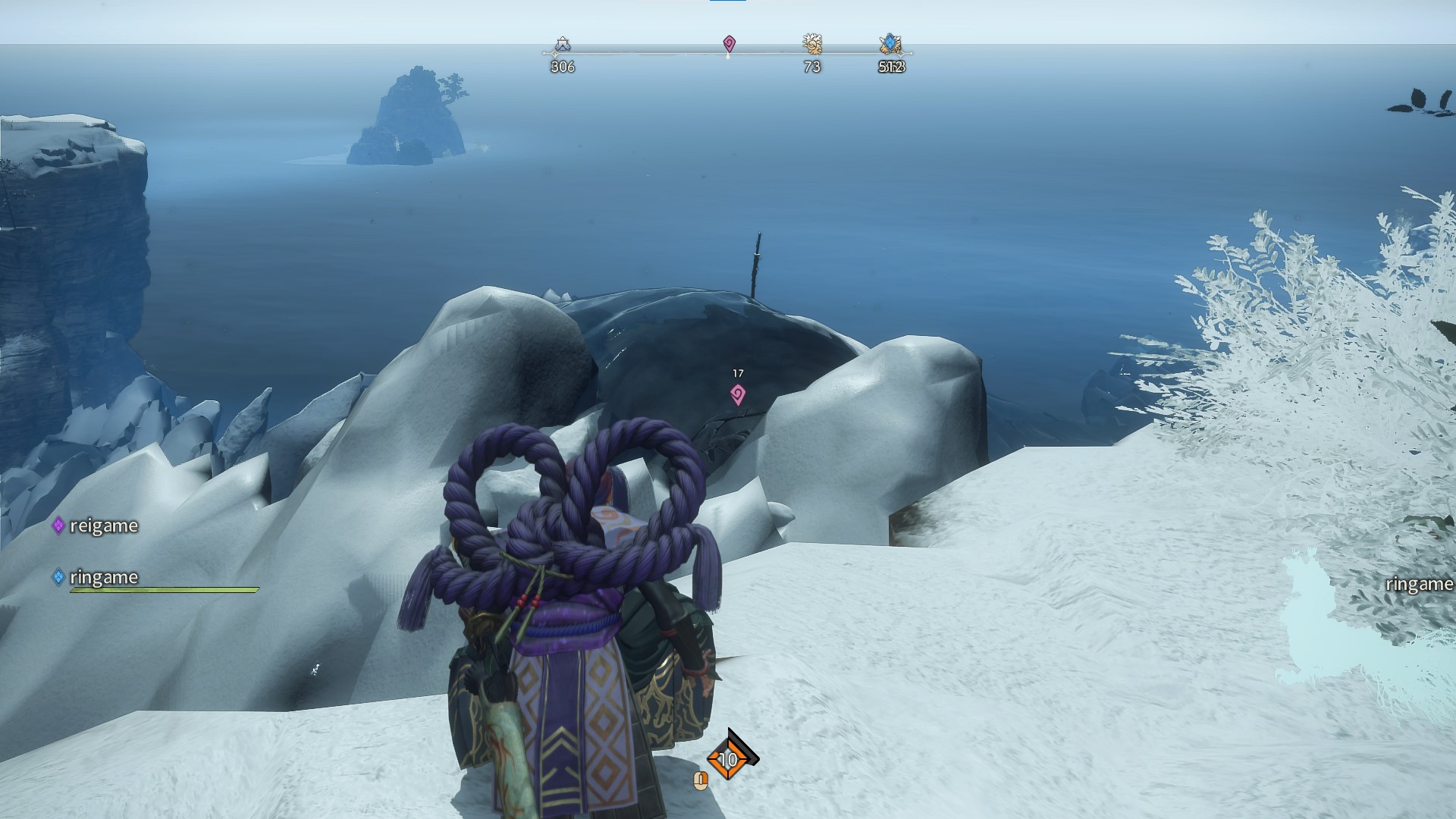This screenshot has height=819, width=1456.
Task: Click the pink waypoint pin labeled 17
Action: 737,394
